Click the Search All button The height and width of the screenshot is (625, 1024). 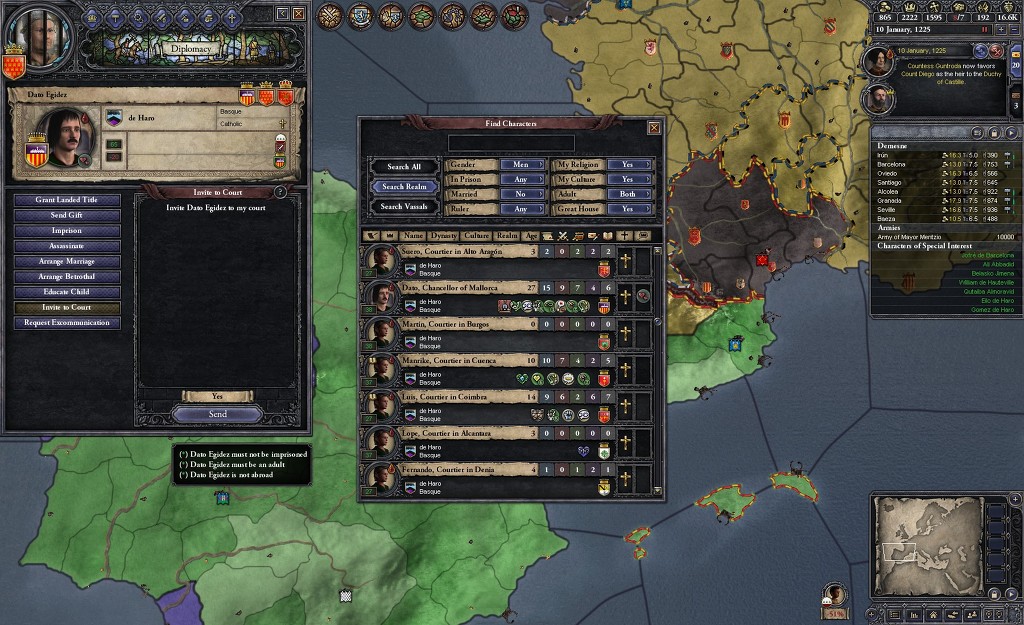[403, 167]
